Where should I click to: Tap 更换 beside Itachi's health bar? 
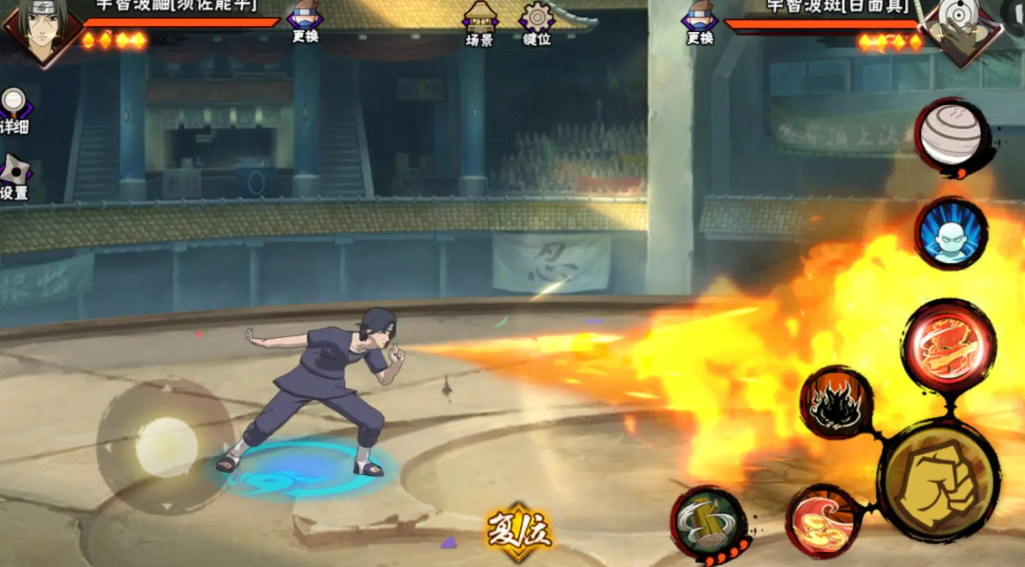click(x=305, y=23)
